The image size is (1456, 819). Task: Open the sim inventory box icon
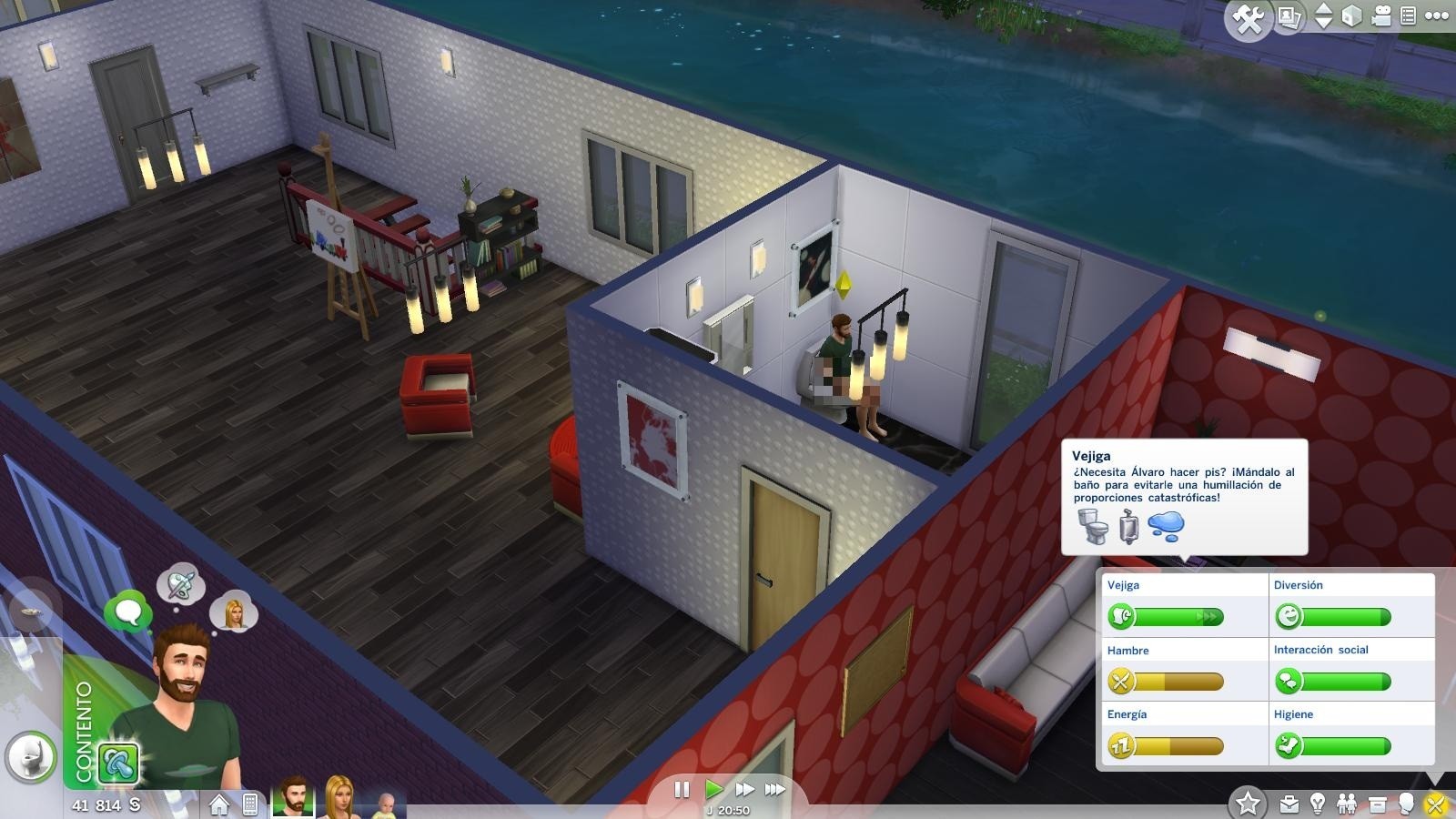(x=1376, y=803)
